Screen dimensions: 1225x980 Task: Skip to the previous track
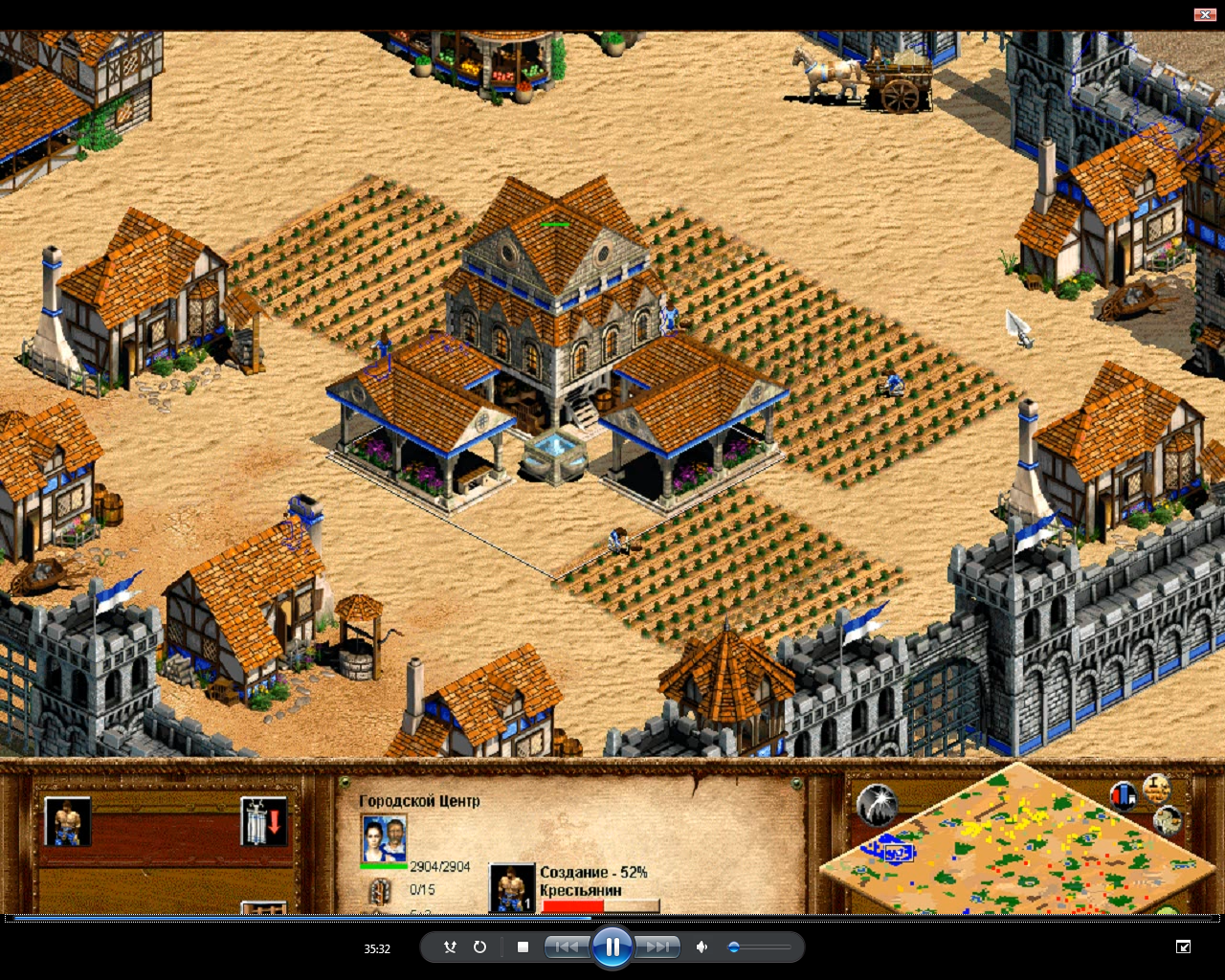pyautogui.click(x=567, y=947)
